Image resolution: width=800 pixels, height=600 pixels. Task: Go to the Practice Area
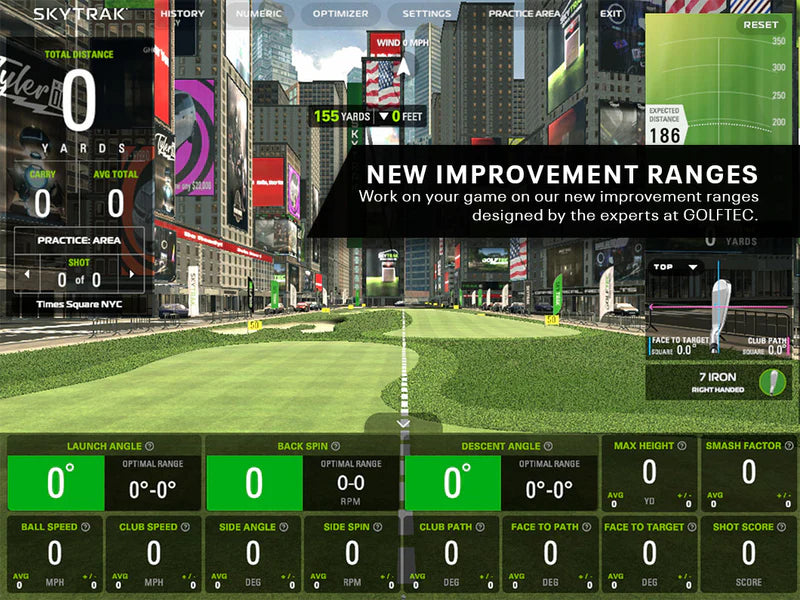pyautogui.click(x=524, y=14)
